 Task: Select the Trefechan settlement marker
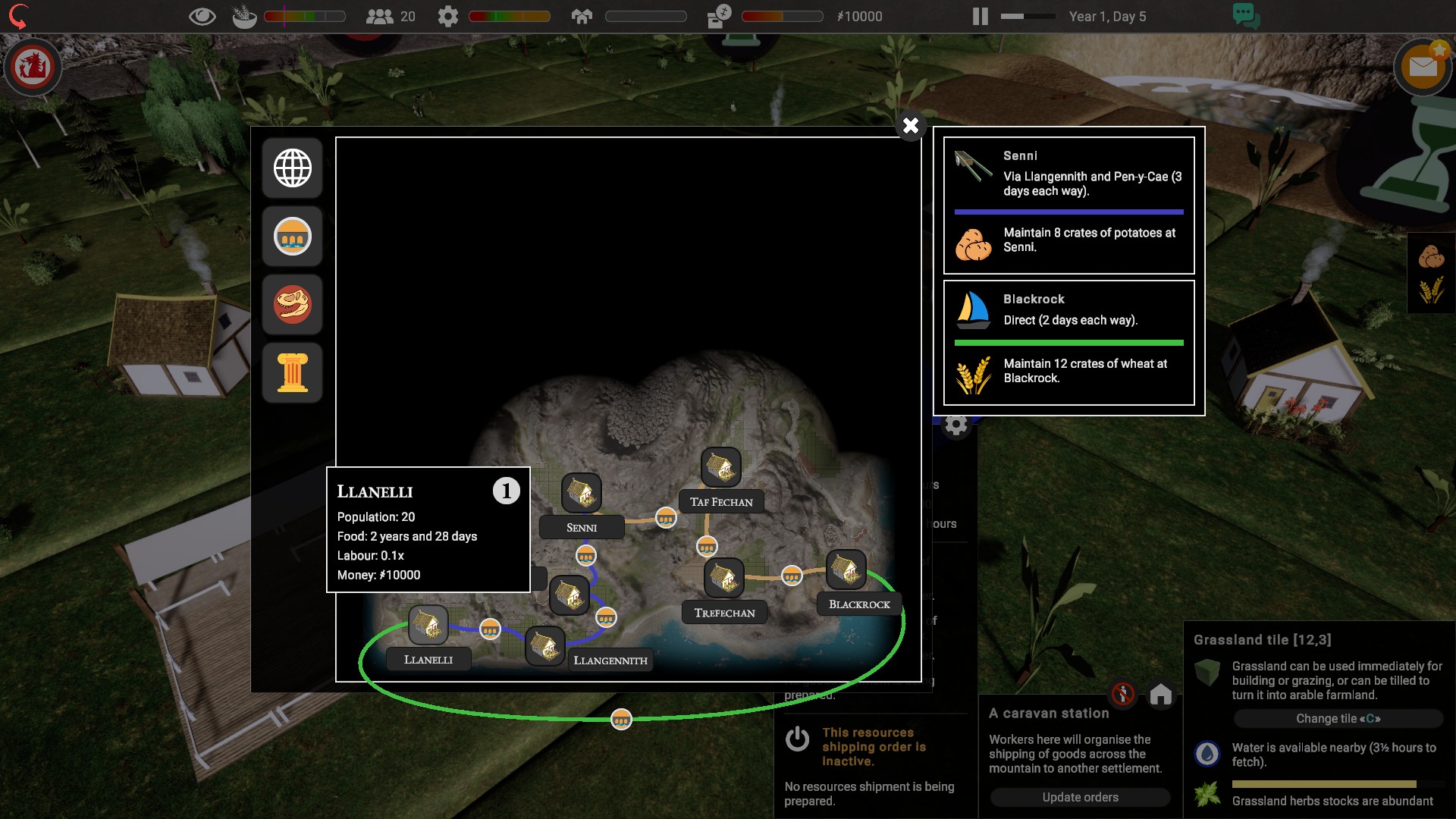coord(724,578)
